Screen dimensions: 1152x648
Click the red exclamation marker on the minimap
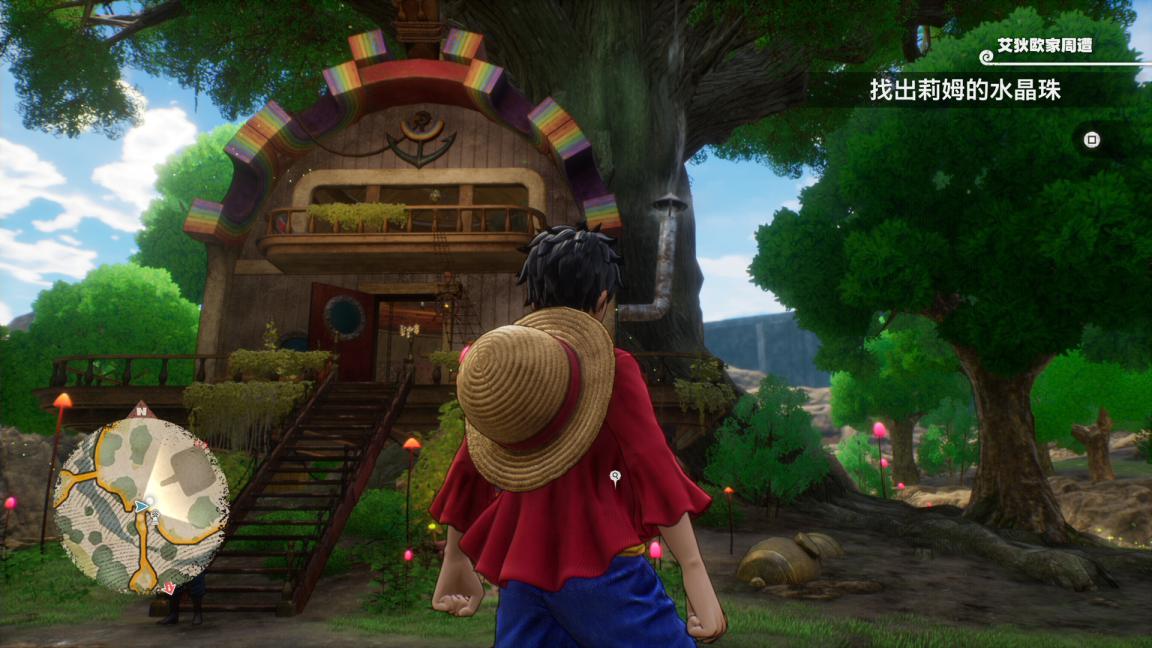[170, 587]
